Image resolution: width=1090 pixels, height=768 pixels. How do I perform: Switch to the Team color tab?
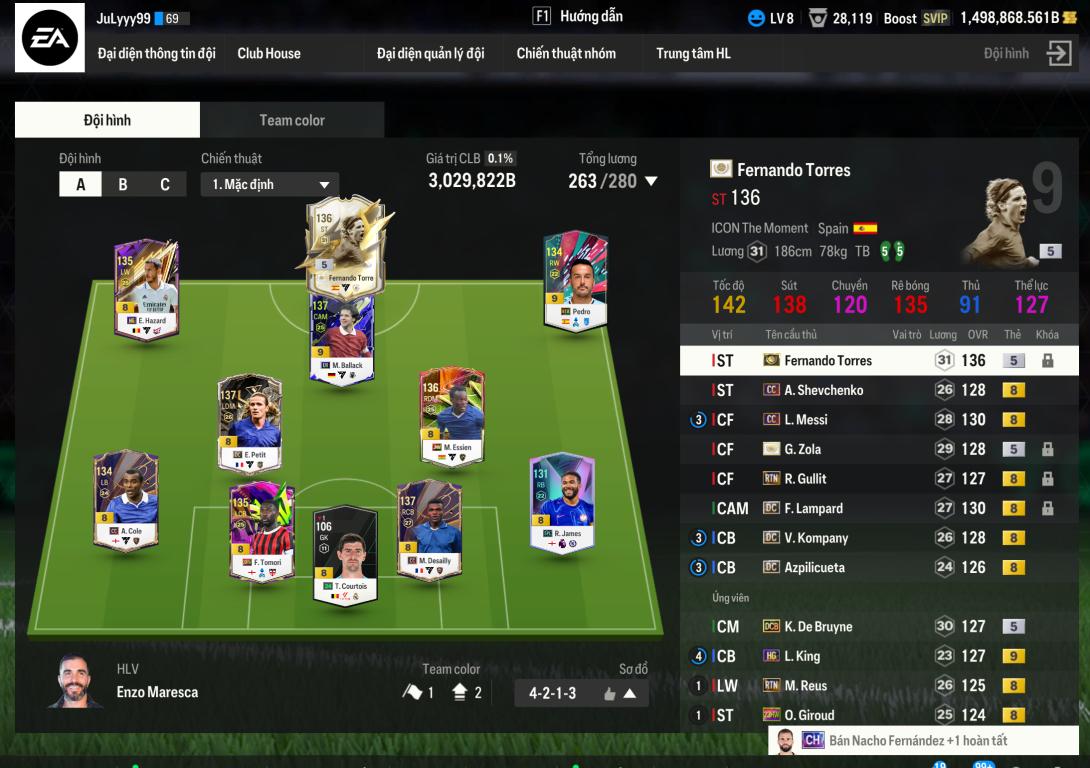292,120
